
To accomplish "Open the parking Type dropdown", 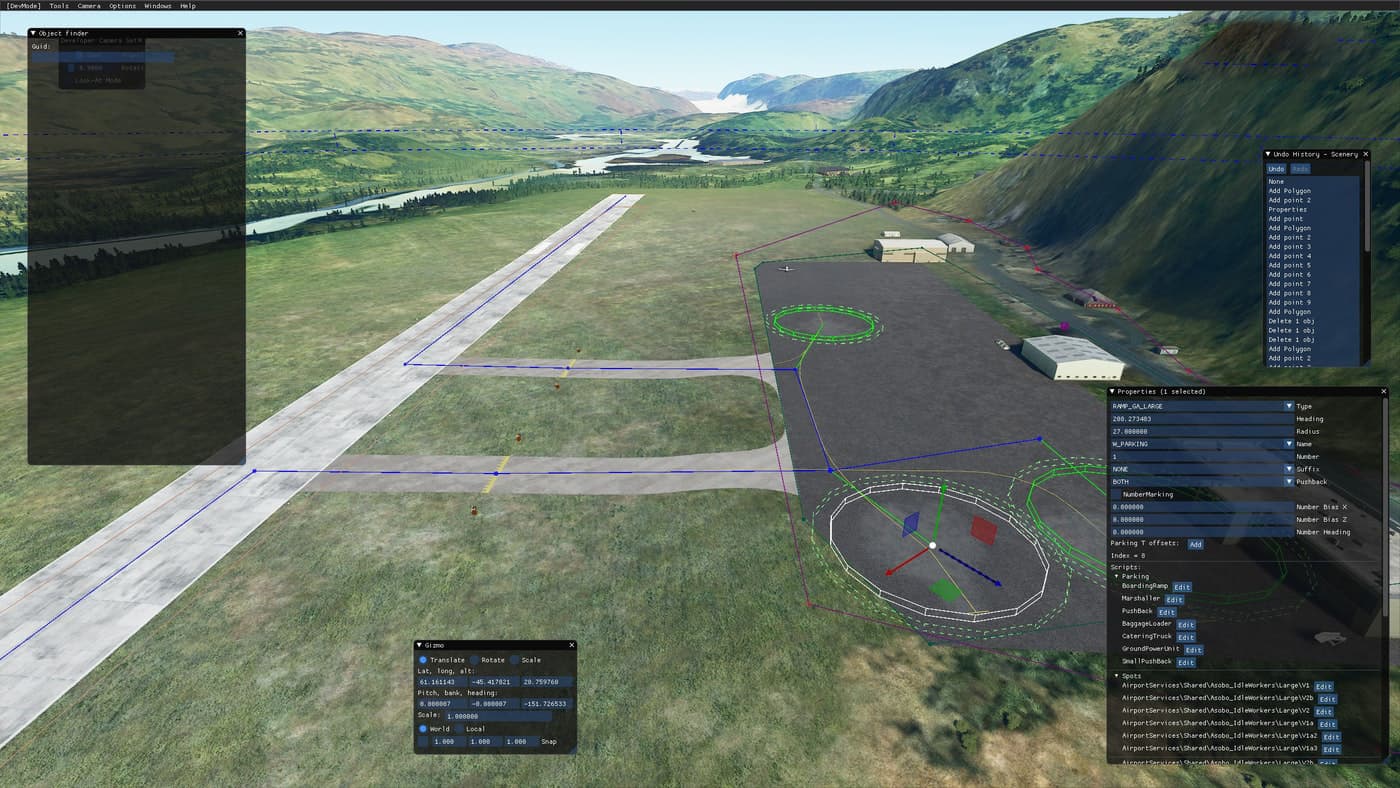I will point(1288,407).
